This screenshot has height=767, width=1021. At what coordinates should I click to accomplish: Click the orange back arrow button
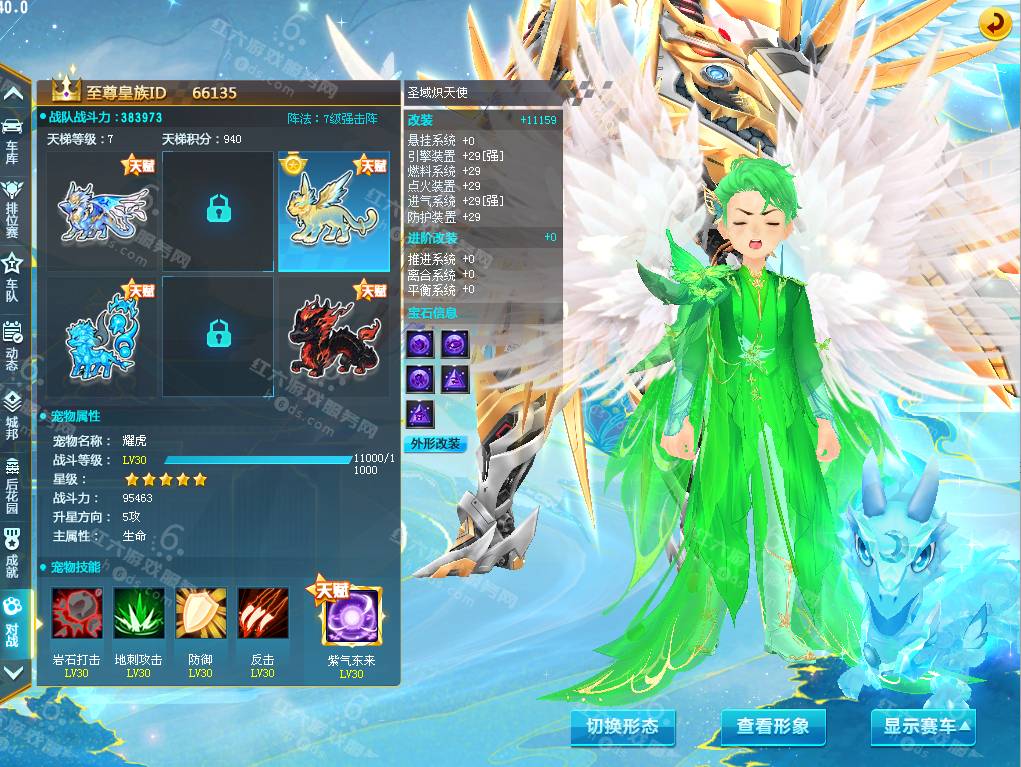993,24
